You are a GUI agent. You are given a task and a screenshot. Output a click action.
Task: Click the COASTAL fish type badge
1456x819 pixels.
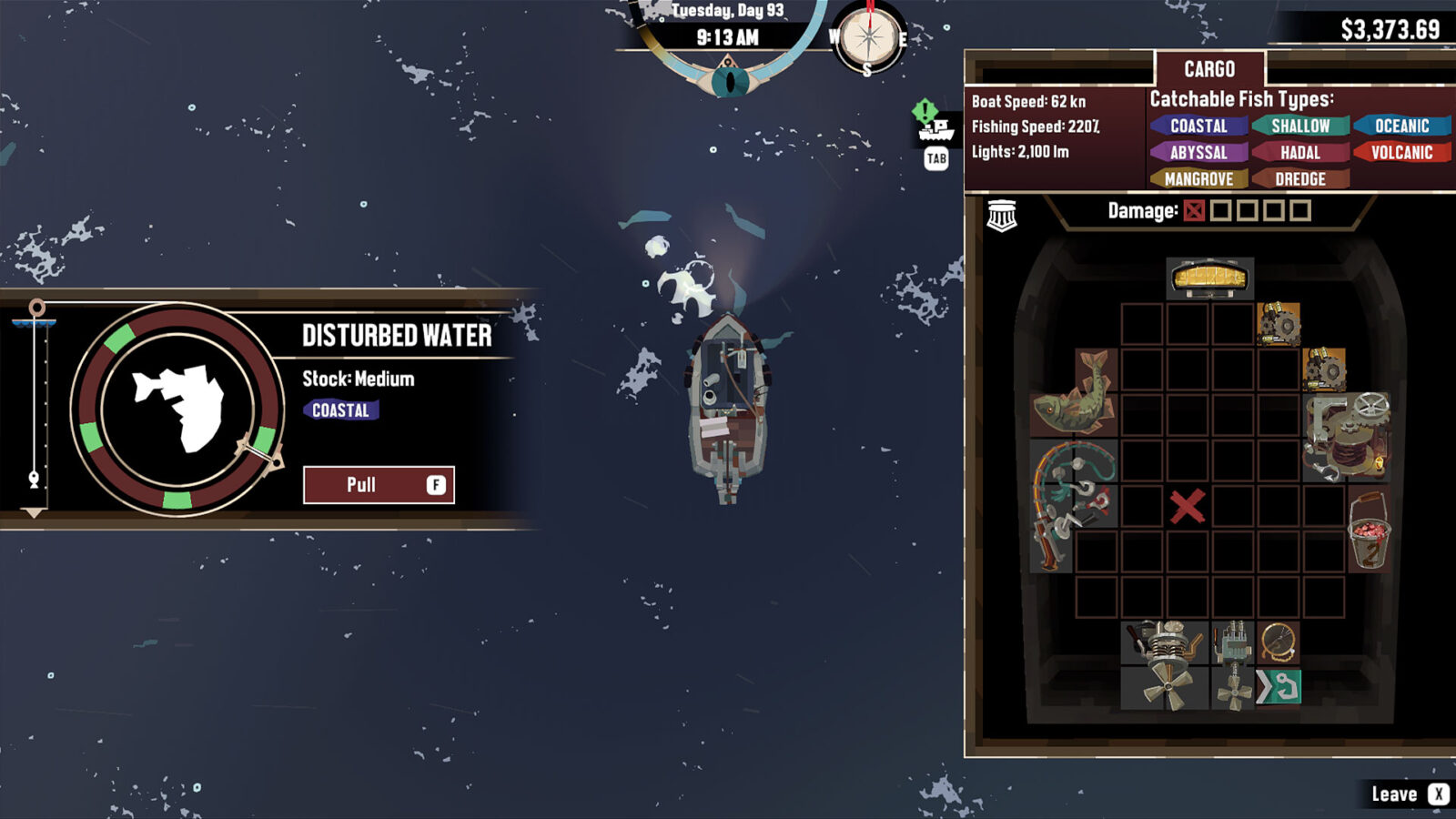click(1199, 126)
